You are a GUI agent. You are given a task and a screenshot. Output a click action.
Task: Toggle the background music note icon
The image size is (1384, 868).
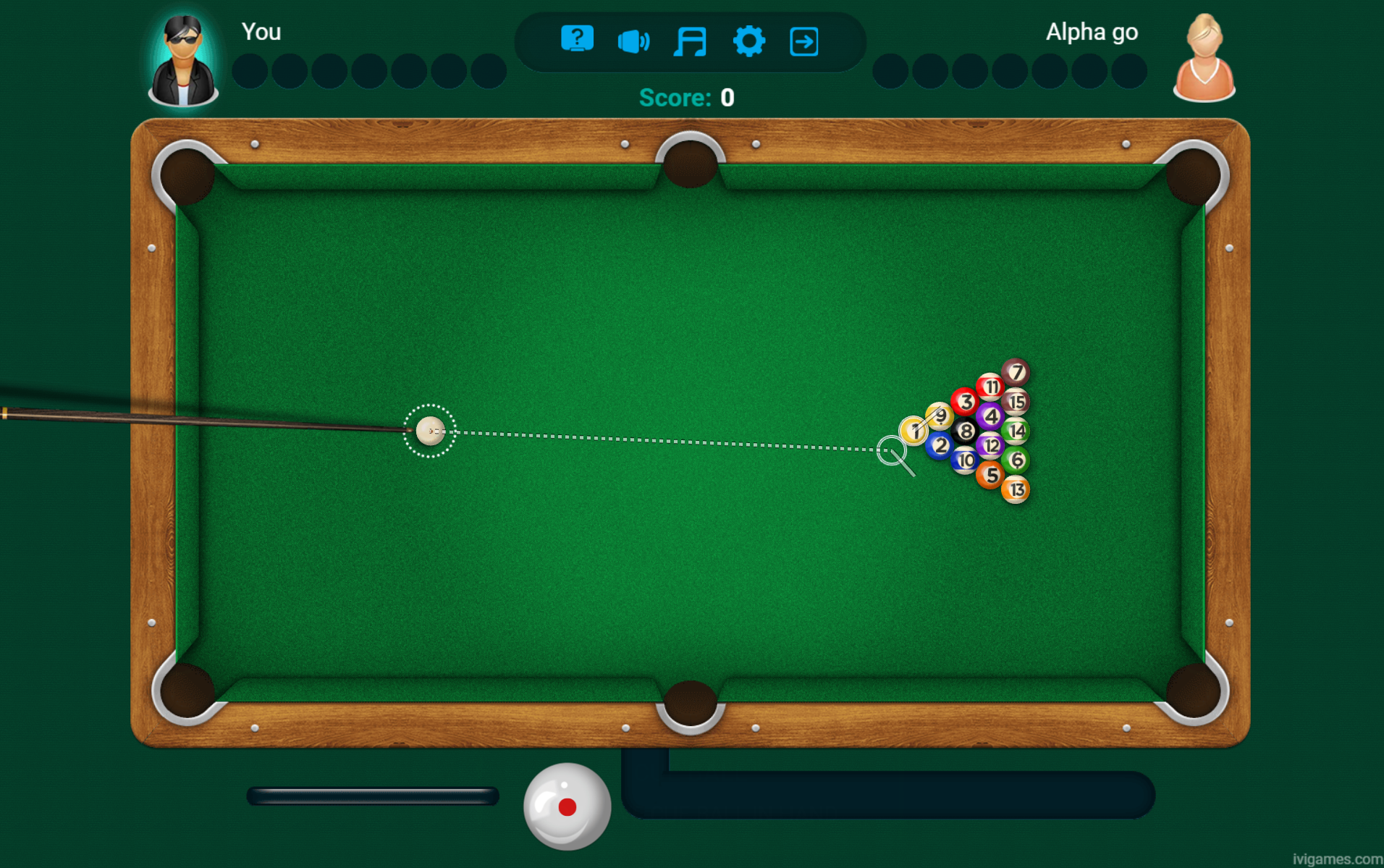[690, 41]
